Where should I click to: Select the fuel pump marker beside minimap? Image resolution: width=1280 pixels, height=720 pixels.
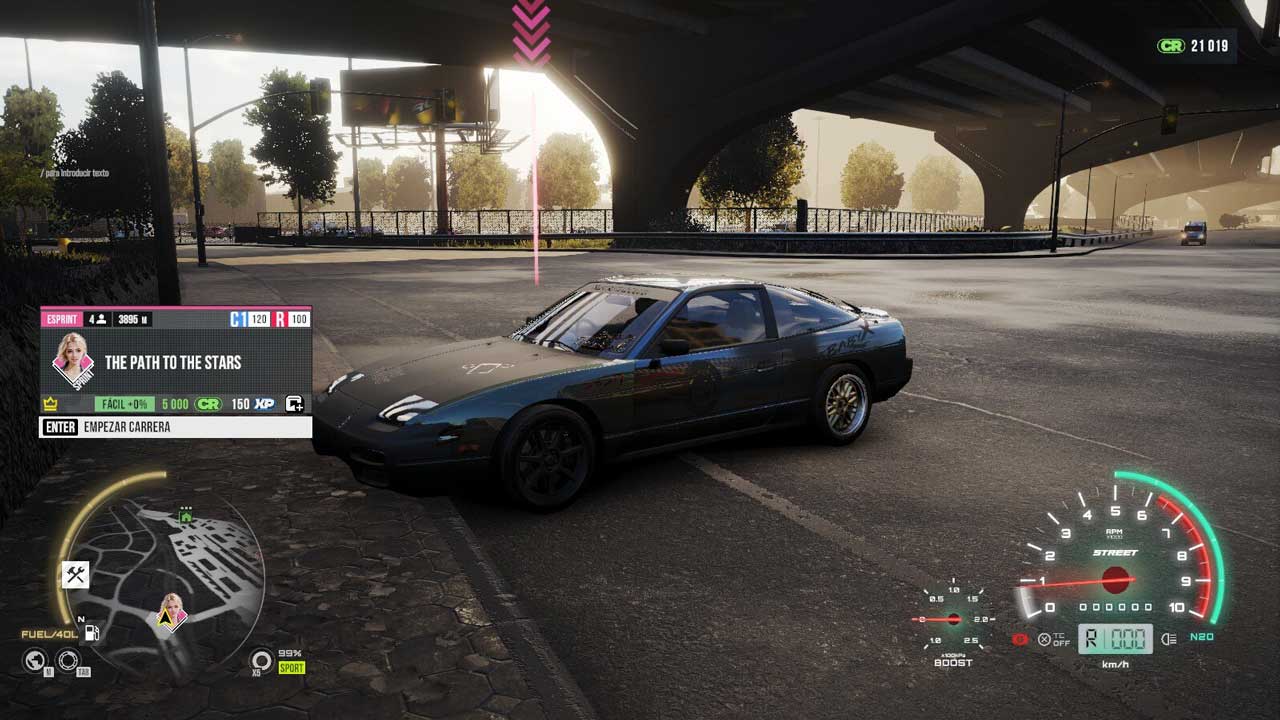tap(91, 632)
